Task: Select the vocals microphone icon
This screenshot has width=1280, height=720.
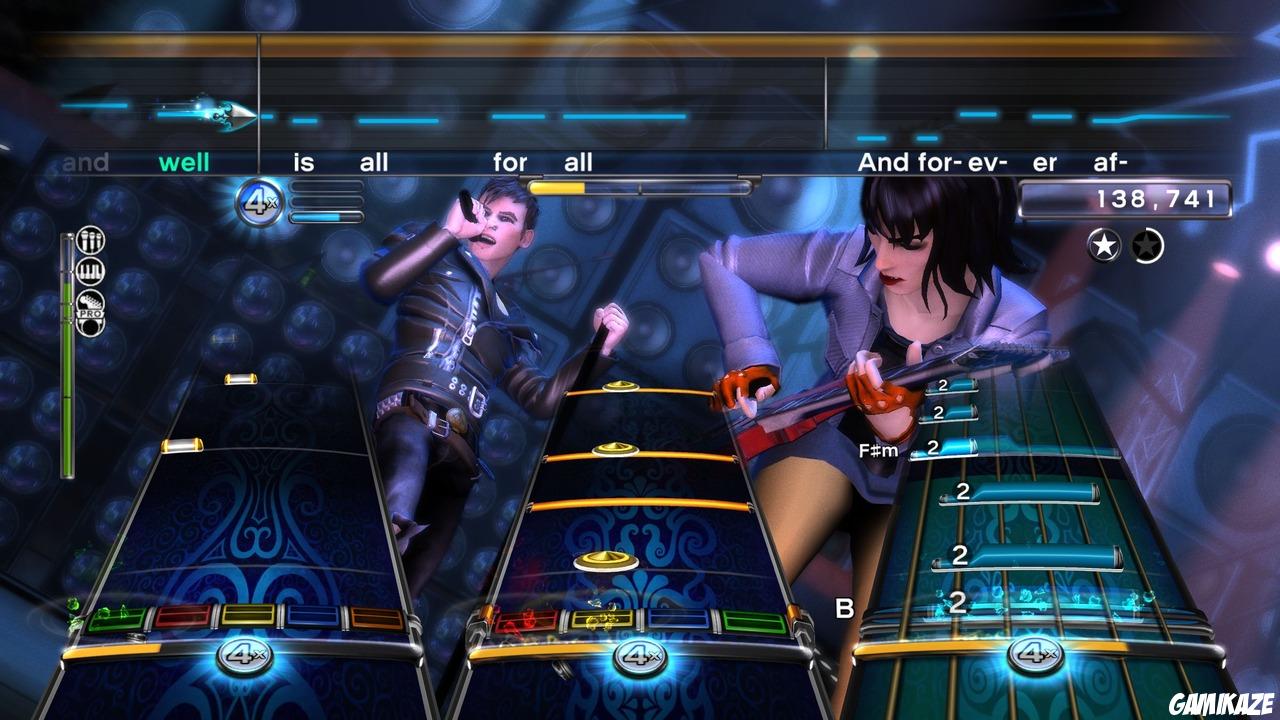Action: pos(90,240)
